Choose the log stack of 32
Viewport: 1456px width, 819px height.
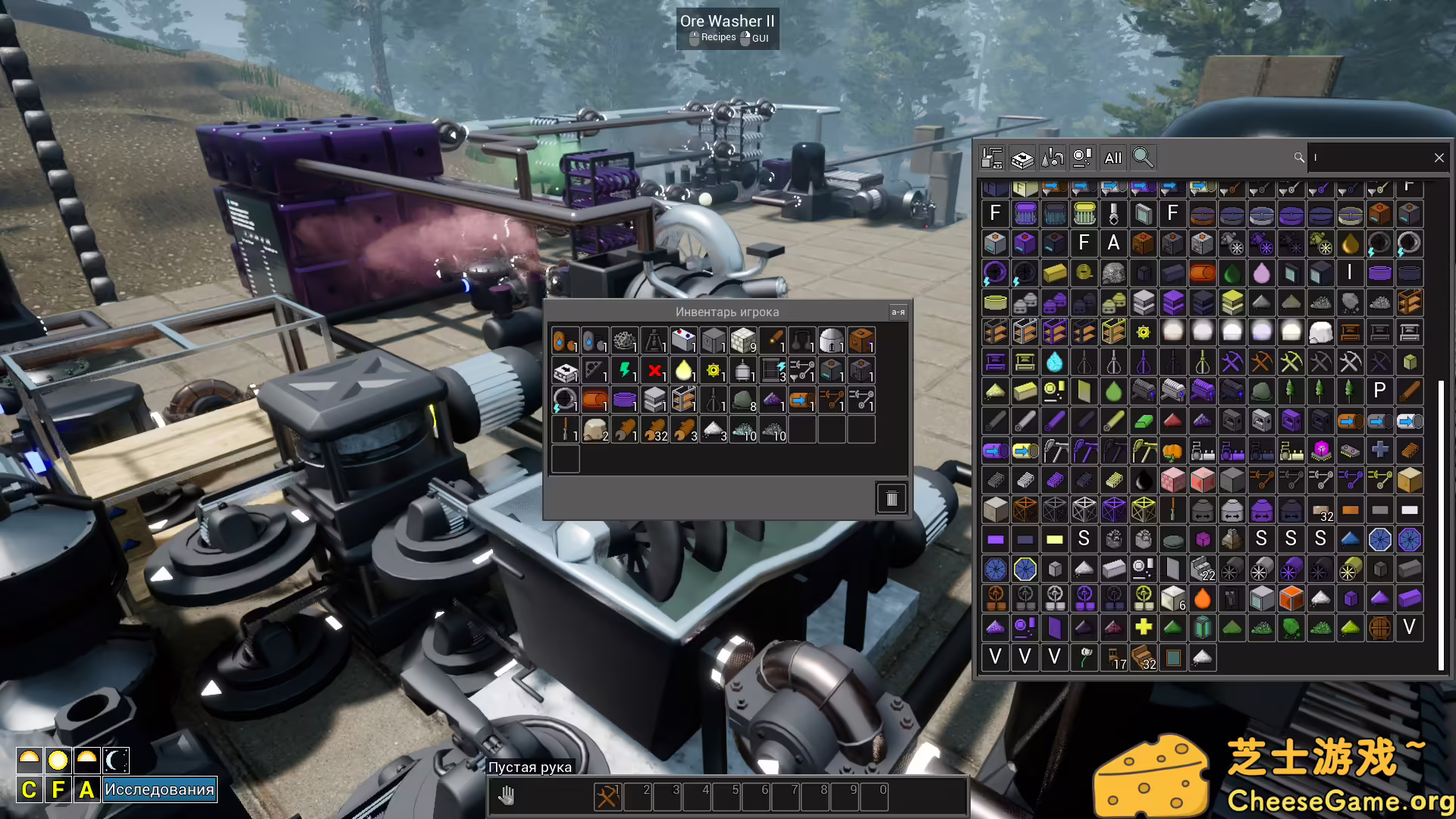point(654,430)
